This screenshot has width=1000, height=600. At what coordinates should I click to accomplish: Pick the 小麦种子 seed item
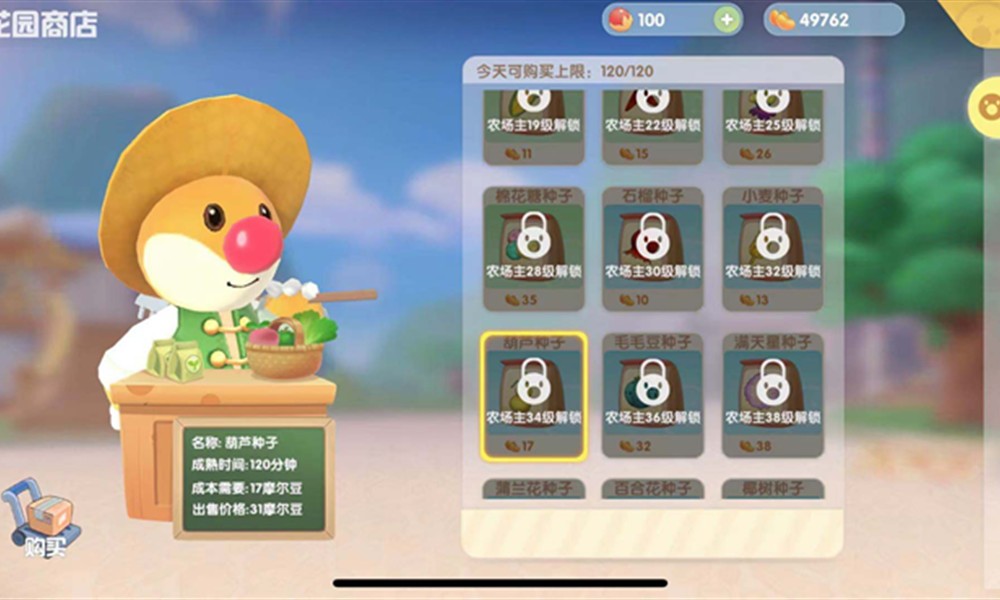pyautogui.click(x=773, y=248)
